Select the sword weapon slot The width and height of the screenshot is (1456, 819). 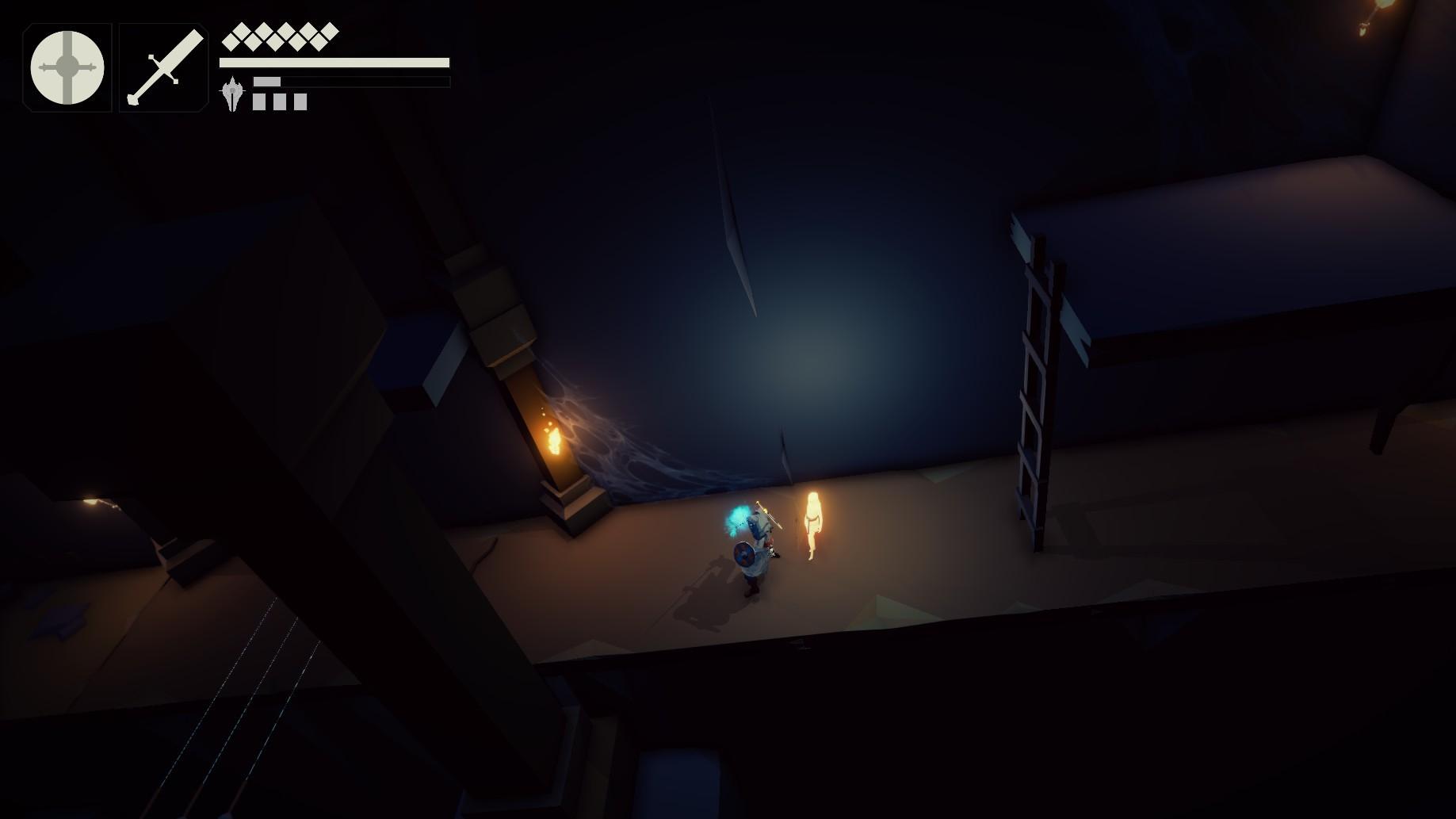click(x=164, y=67)
